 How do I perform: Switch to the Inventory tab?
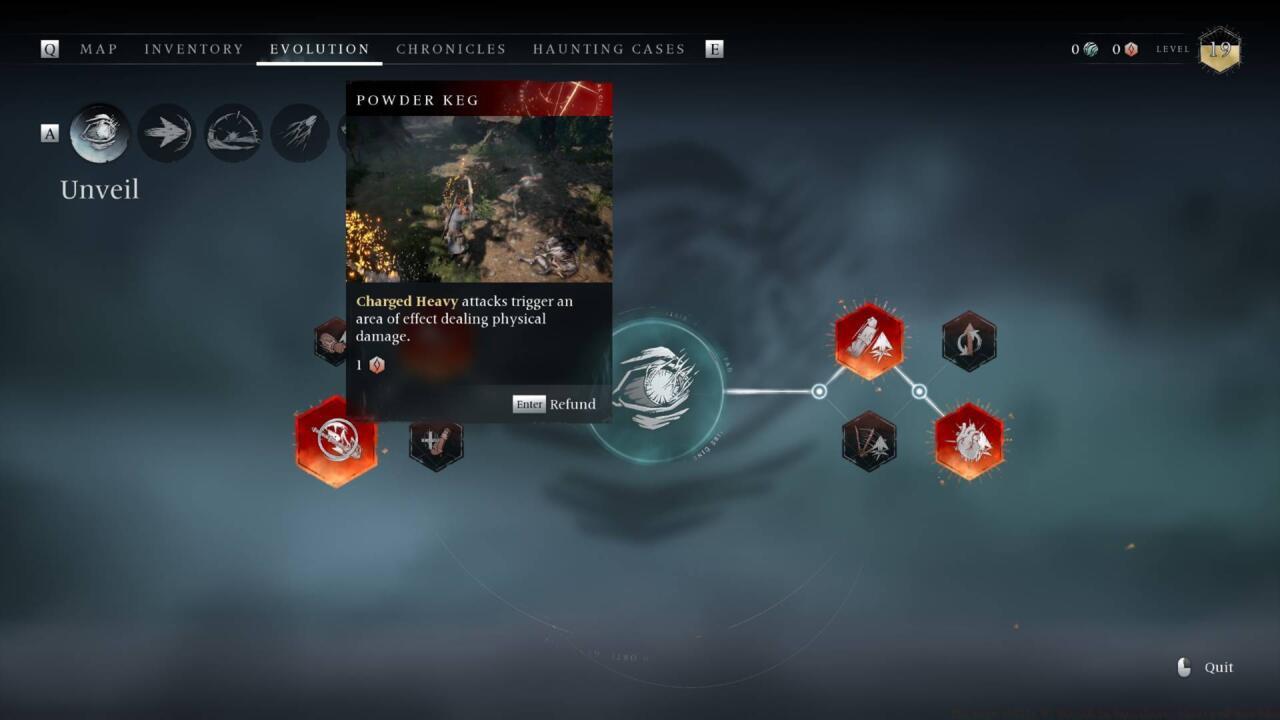(194, 48)
